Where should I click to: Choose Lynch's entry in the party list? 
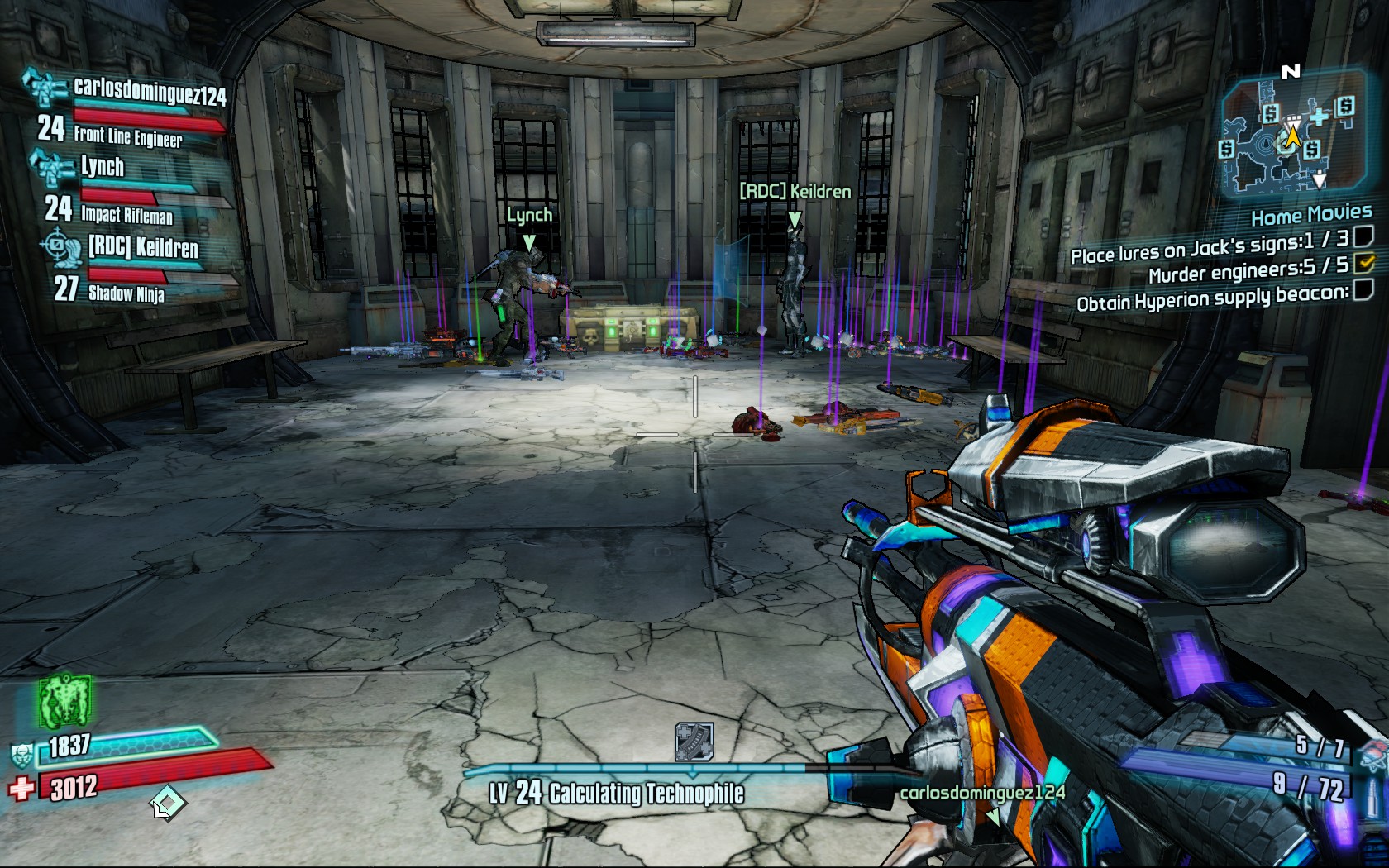tap(103, 167)
